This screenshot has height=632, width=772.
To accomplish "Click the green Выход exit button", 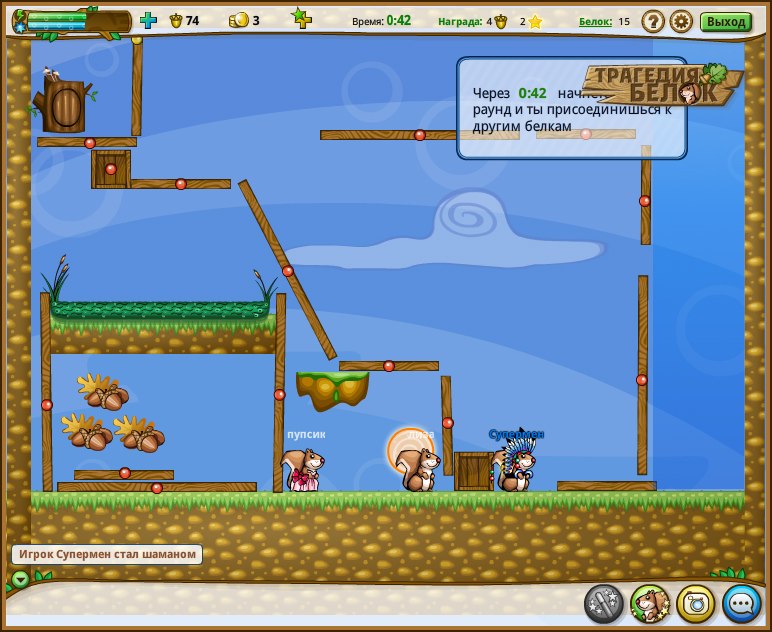I will pos(725,21).
